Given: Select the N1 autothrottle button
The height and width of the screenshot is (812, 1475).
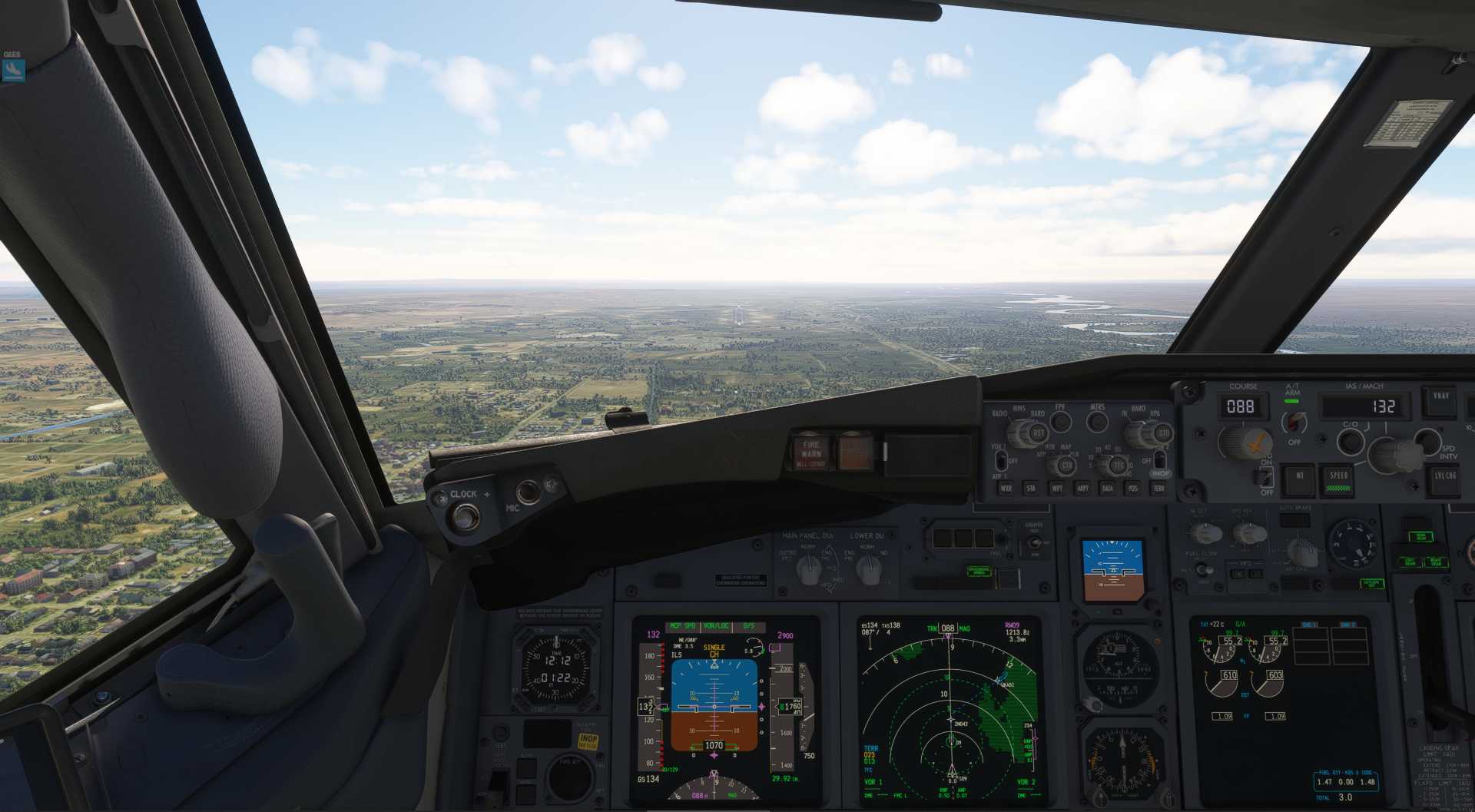Looking at the screenshot, I should pos(1299,477).
